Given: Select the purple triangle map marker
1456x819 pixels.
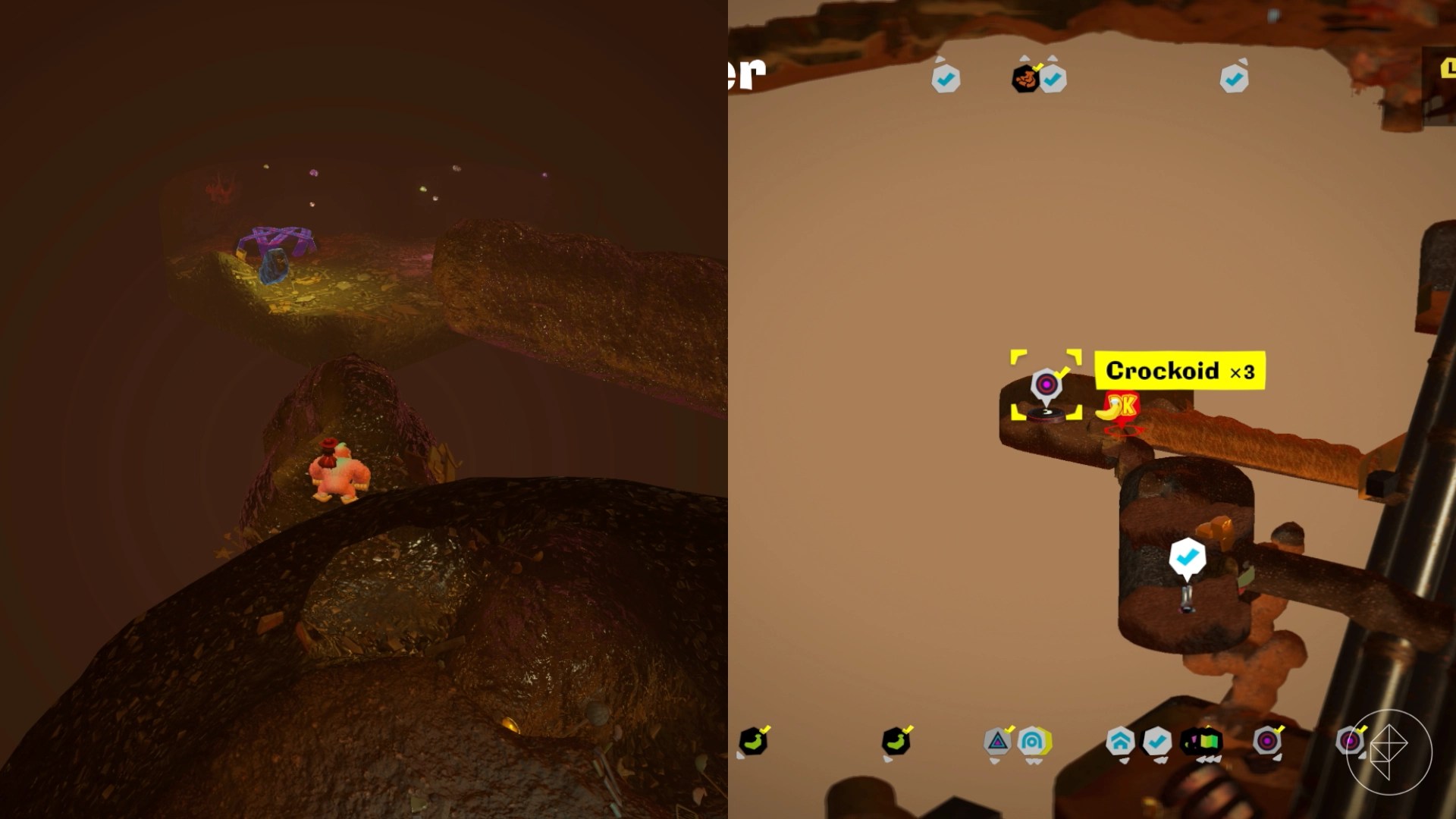Looking at the screenshot, I should pos(998,742).
